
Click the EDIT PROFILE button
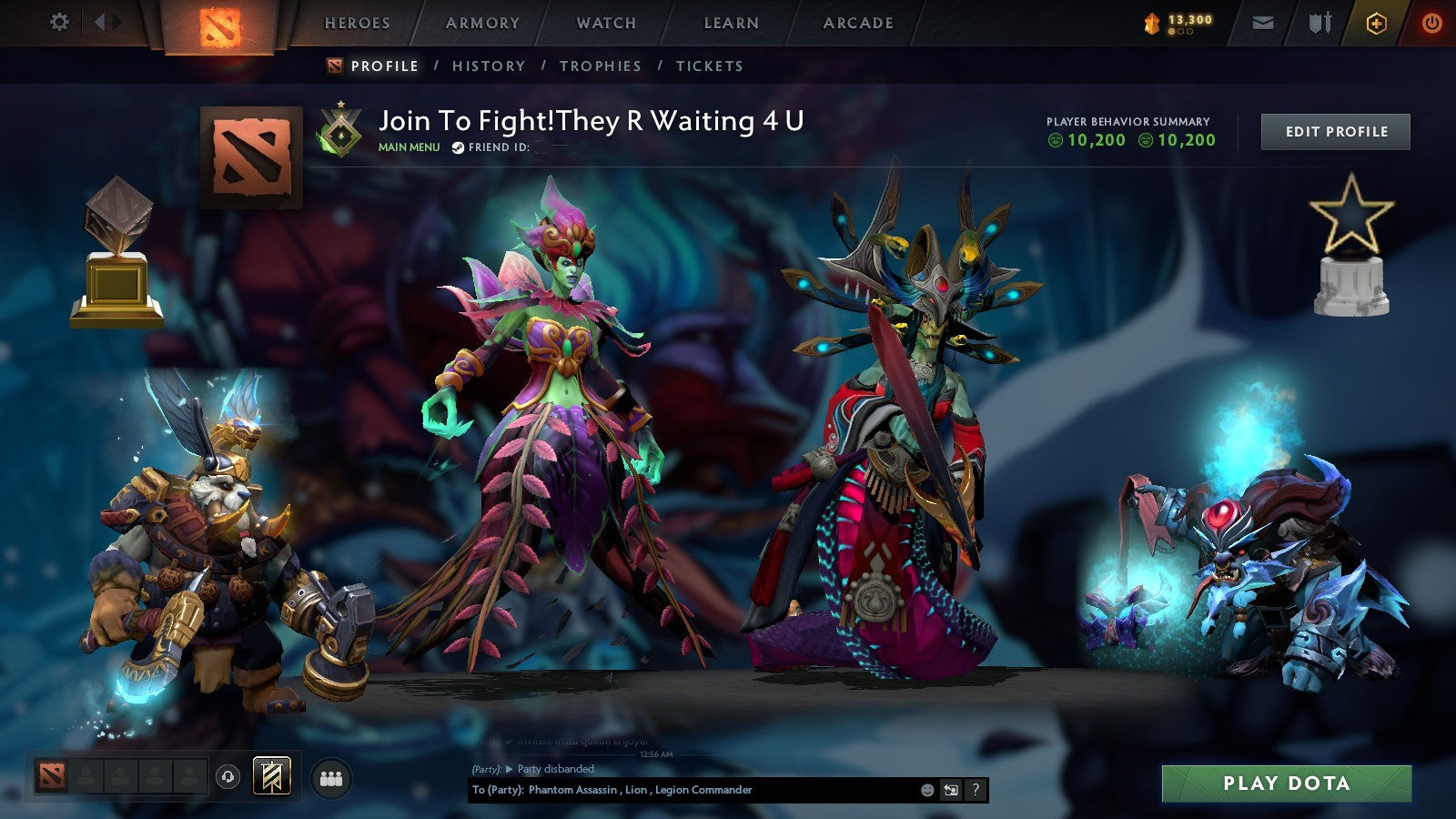(1335, 132)
